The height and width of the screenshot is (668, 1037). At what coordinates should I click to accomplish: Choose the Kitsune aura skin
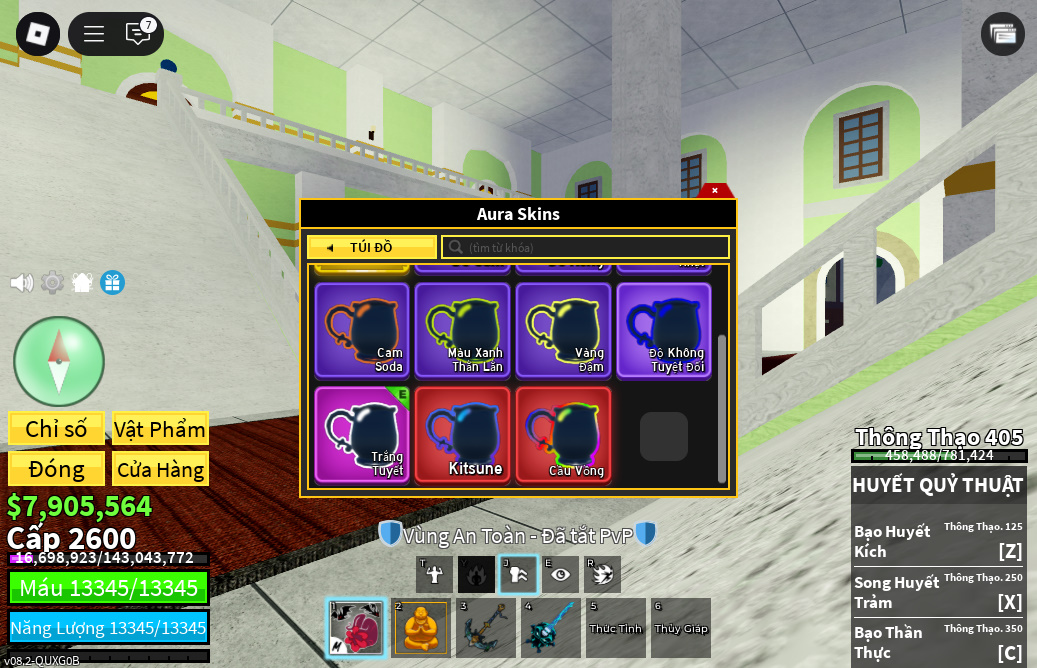[x=463, y=435]
